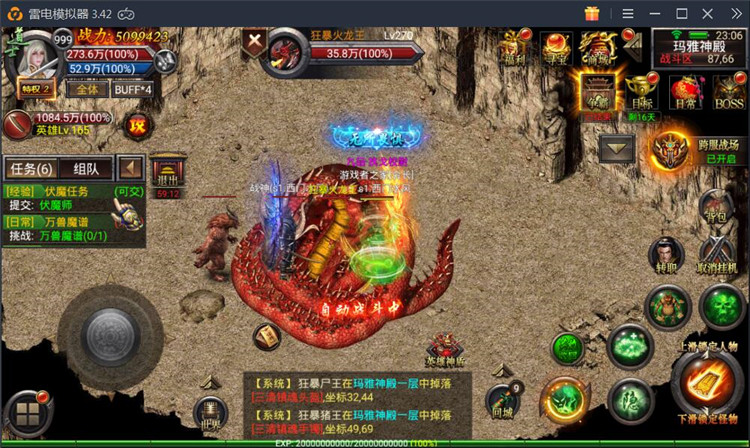Open the 目标 goals gold ingot icon

(640, 92)
